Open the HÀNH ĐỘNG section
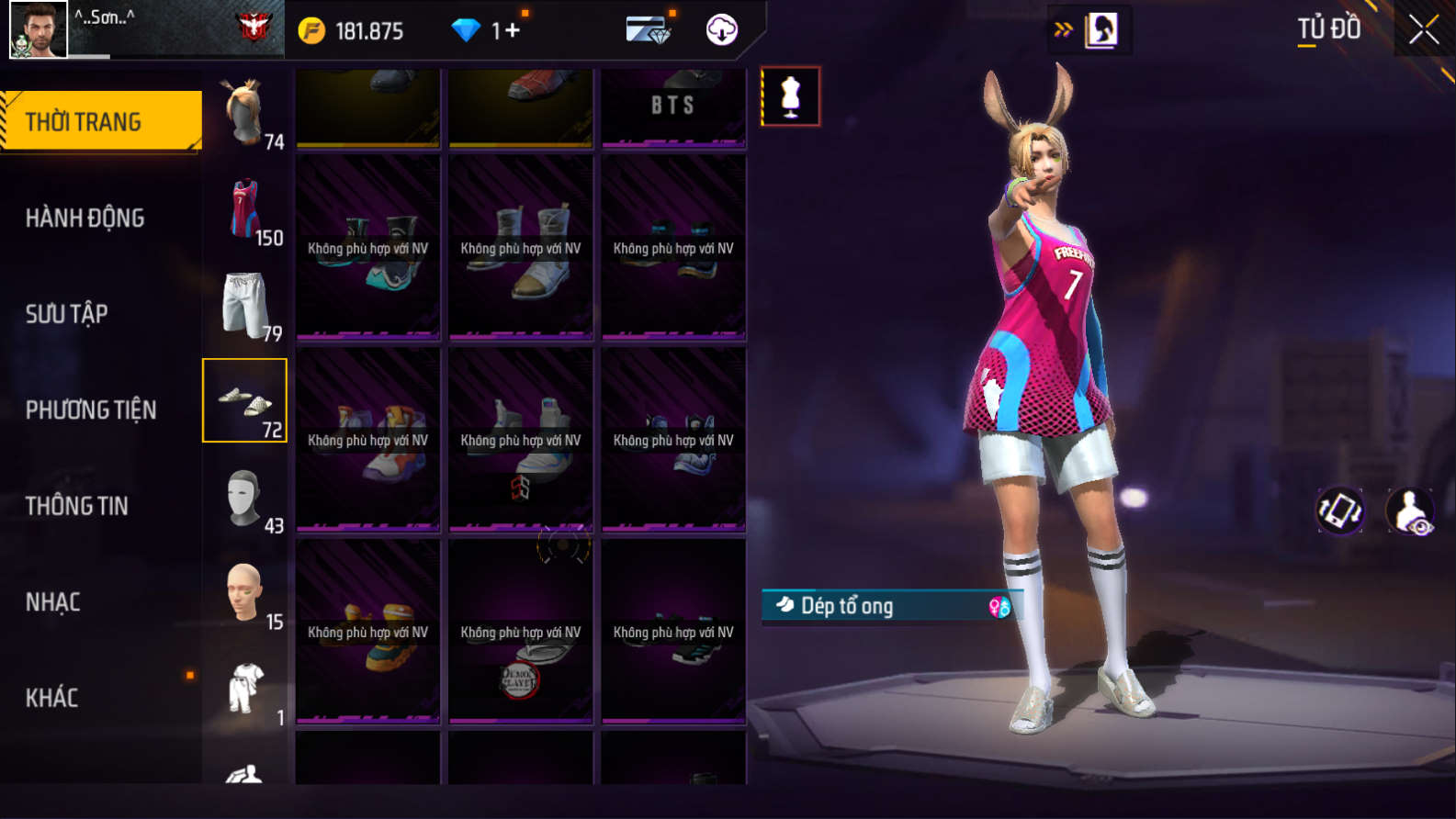The width and height of the screenshot is (1456, 819). (x=85, y=218)
